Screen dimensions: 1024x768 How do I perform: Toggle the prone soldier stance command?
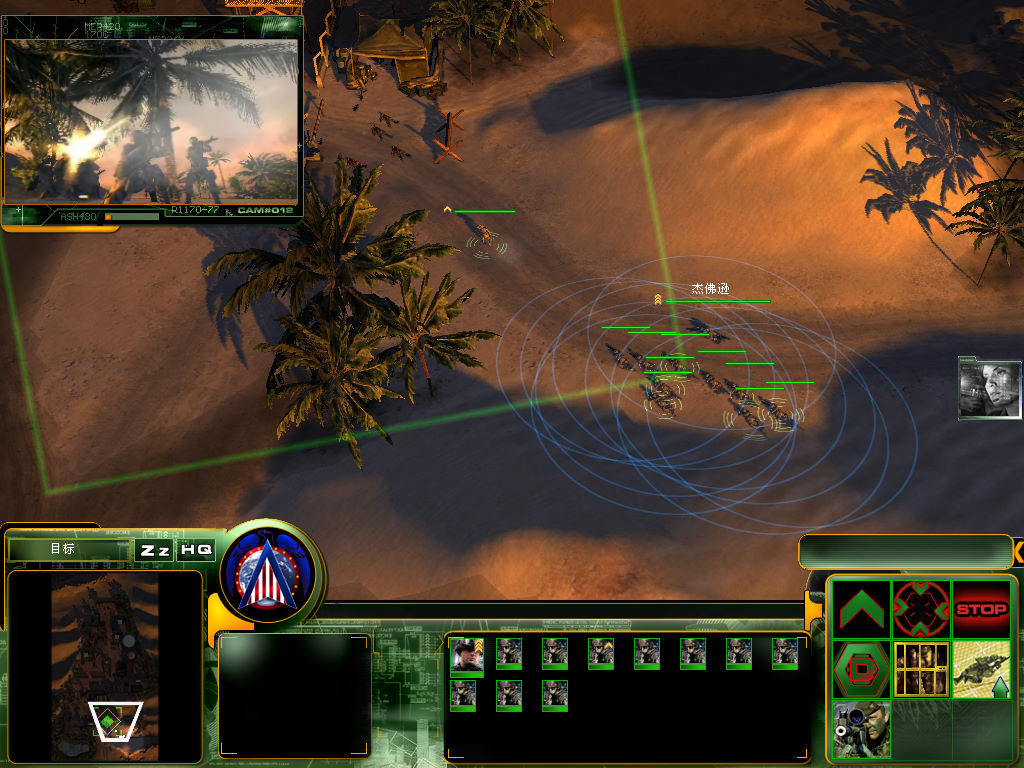tap(981, 669)
